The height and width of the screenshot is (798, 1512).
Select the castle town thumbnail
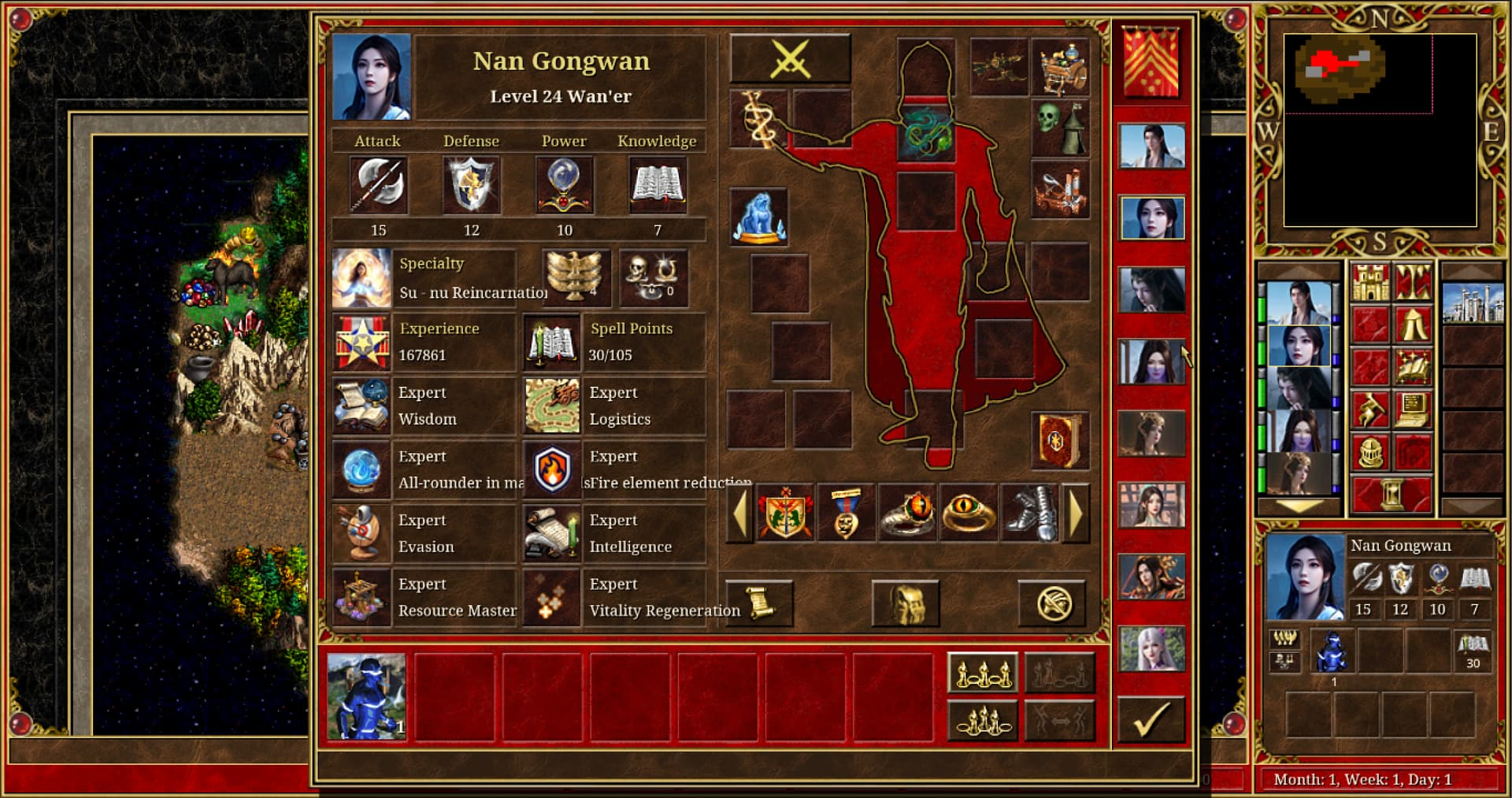pyautogui.click(x=1472, y=302)
